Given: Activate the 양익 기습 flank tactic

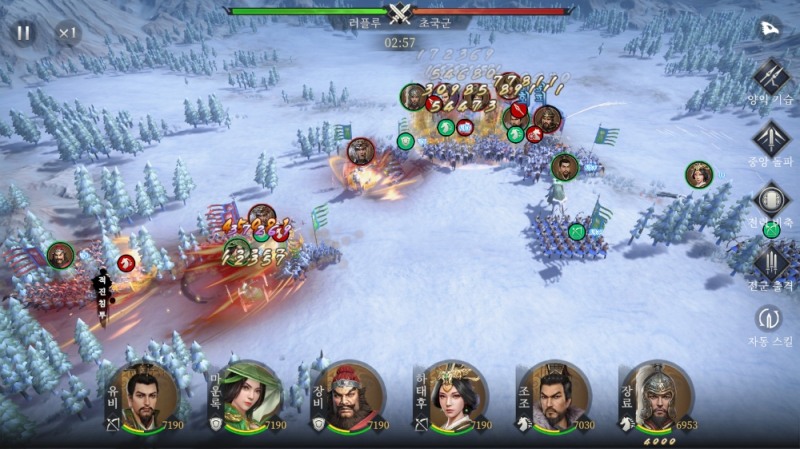Looking at the screenshot, I should coord(771,74).
